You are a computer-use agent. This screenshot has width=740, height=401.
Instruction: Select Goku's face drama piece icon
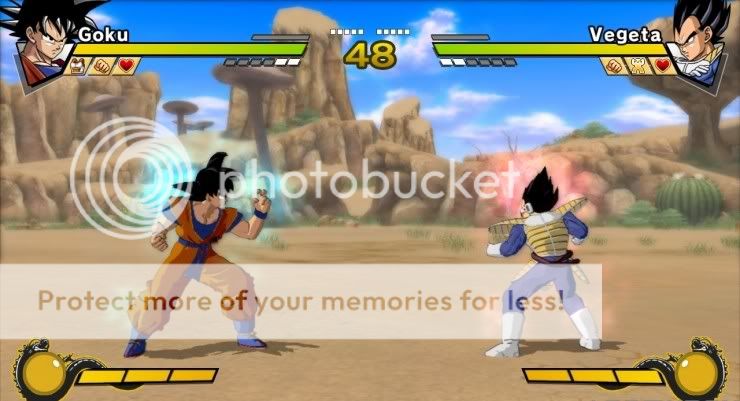tap(77, 67)
